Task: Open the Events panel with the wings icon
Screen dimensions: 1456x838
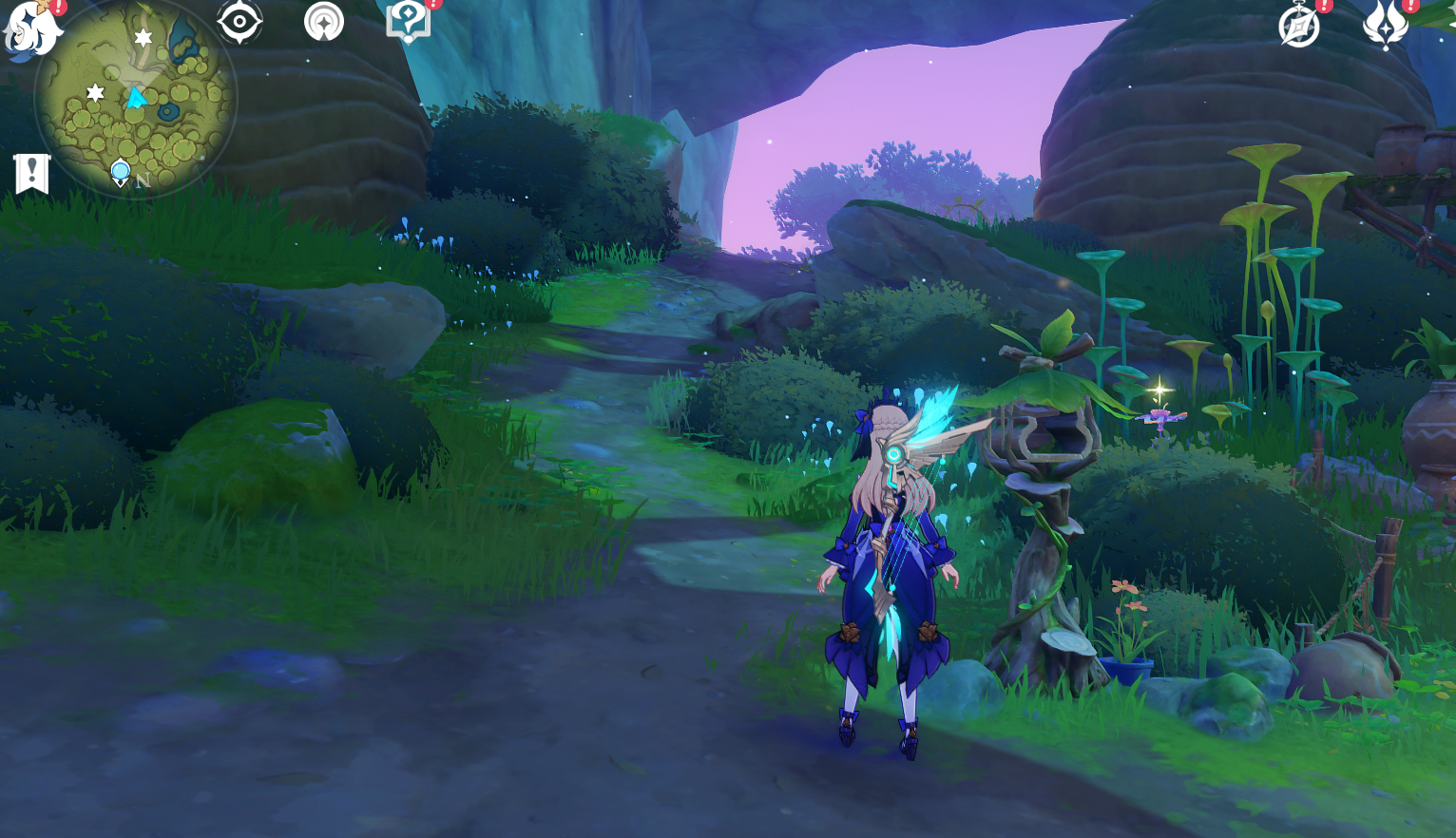Action: pyautogui.click(x=1388, y=27)
